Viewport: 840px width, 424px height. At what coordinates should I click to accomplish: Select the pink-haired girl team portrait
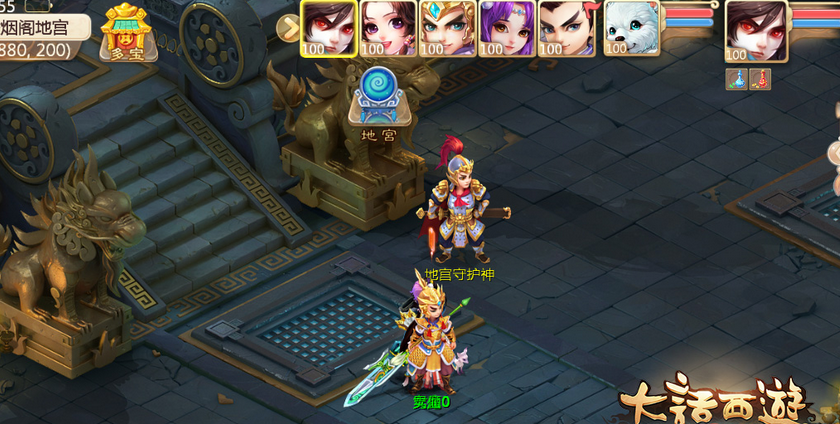[x=387, y=28]
